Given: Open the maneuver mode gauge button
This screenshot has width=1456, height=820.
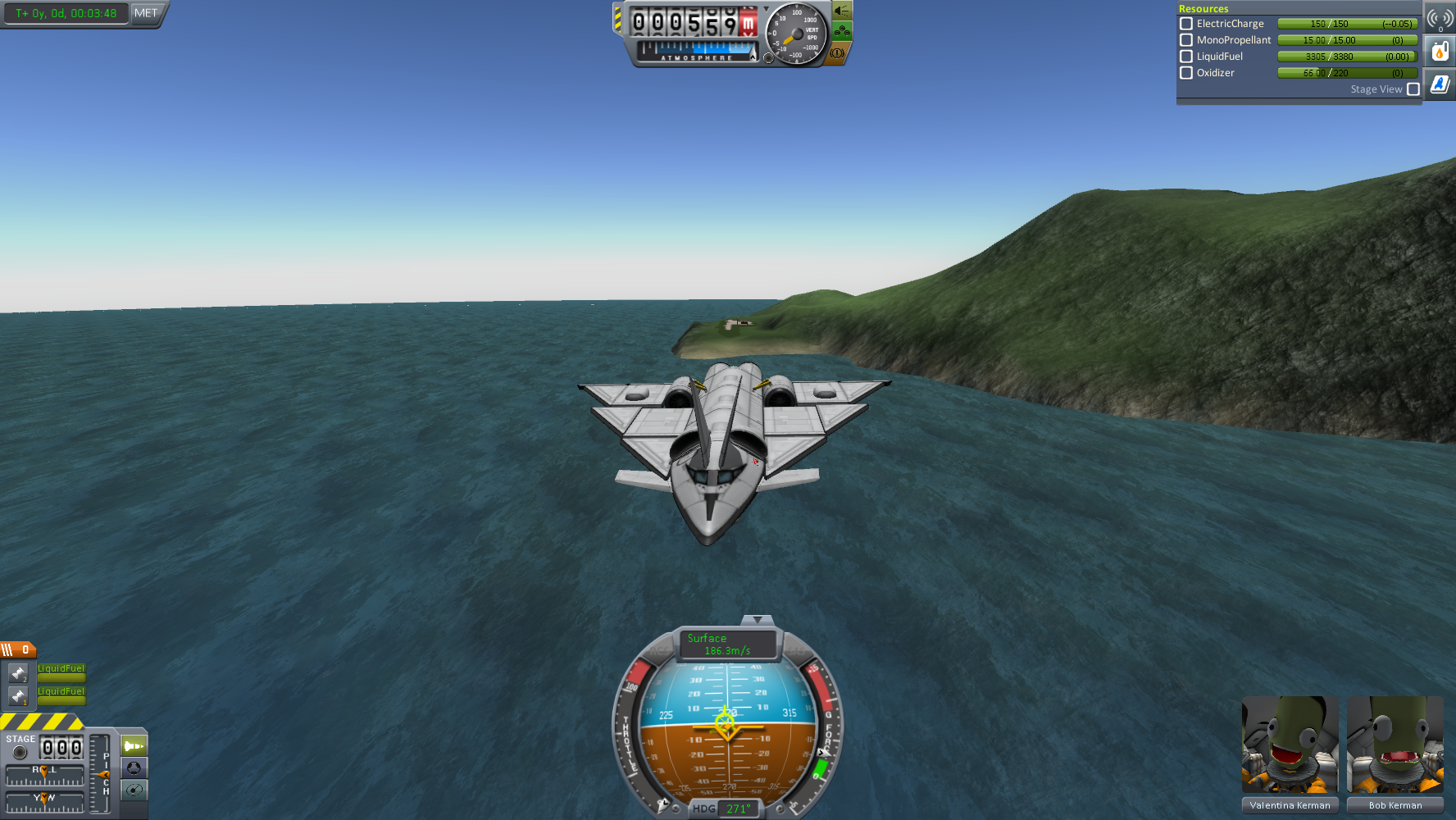Looking at the screenshot, I should pos(134,790).
